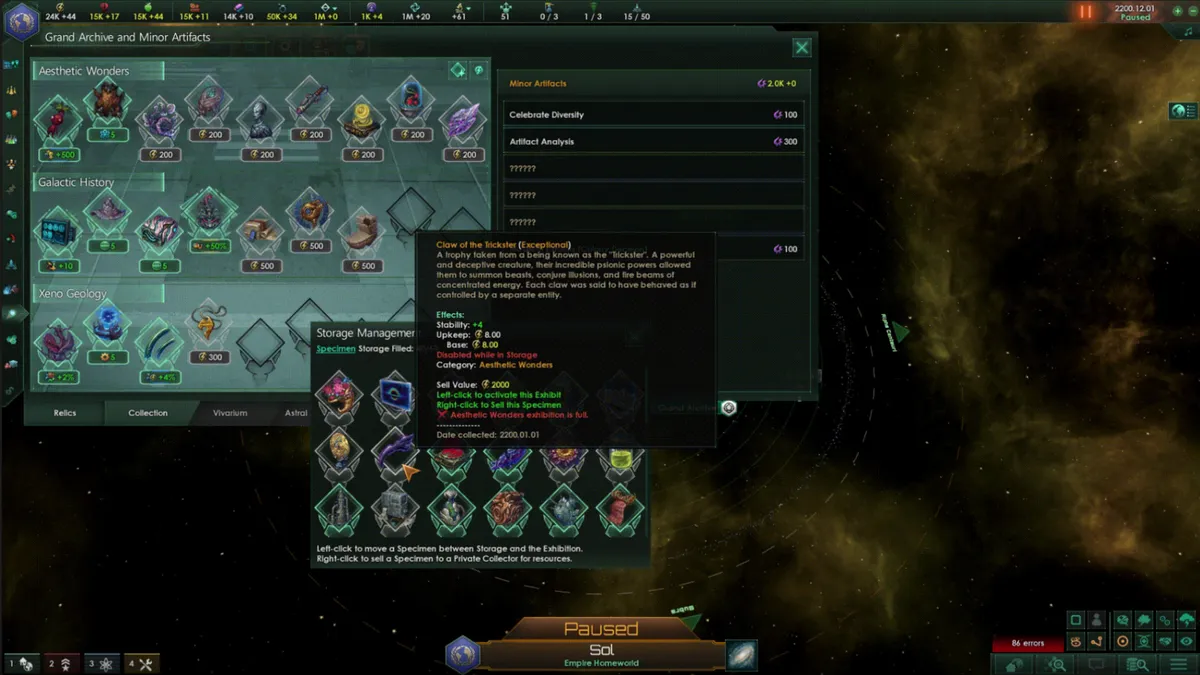Switch to the Relics tab
This screenshot has height=675, width=1200.
[x=64, y=412]
